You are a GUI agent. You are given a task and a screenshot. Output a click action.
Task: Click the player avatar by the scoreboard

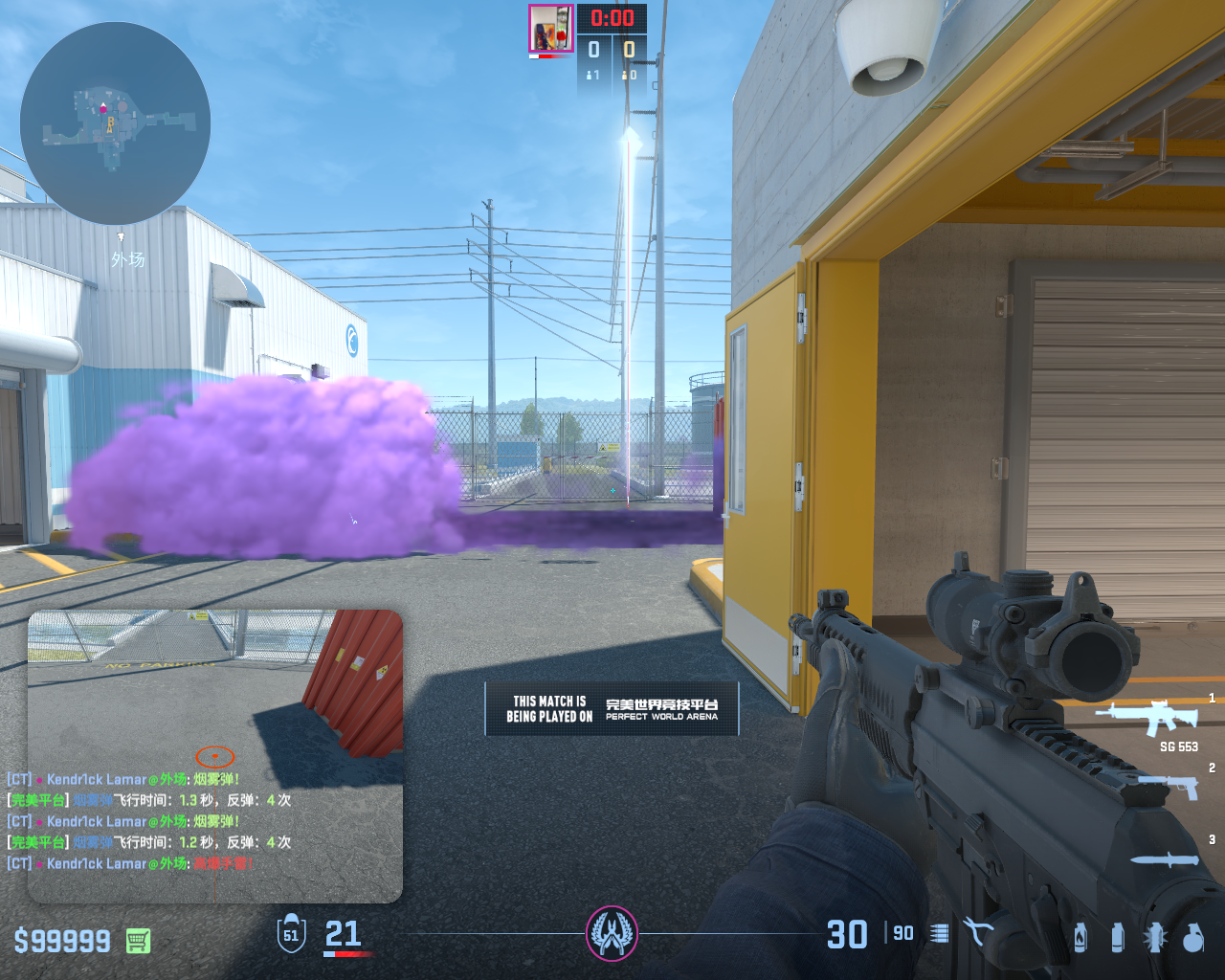(x=550, y=28)
